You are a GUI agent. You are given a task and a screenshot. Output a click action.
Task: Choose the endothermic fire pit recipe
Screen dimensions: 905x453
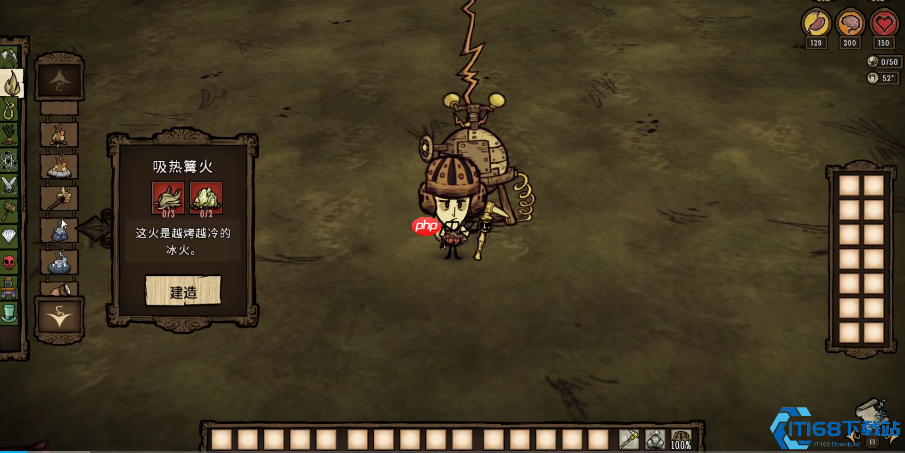pyautogui.click(x=59, y=263)
